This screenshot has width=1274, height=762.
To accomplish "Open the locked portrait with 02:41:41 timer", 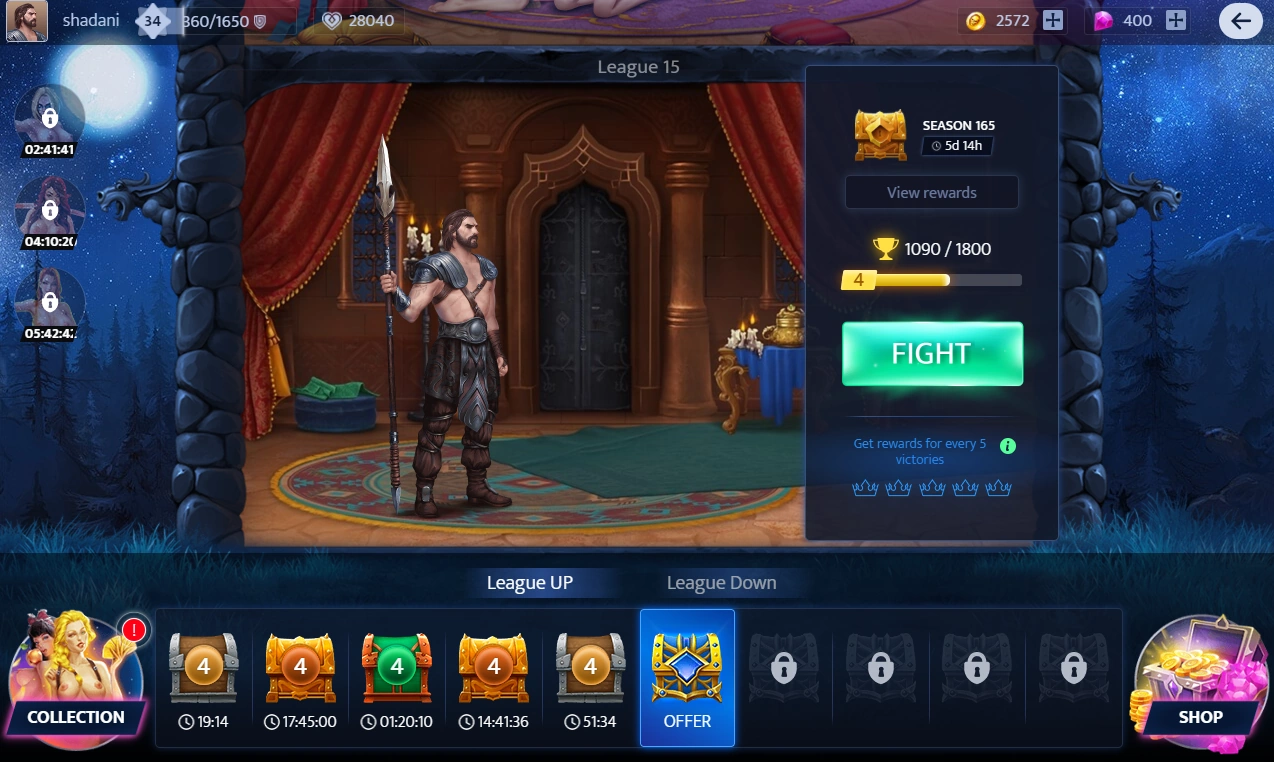I will (49, 118).
